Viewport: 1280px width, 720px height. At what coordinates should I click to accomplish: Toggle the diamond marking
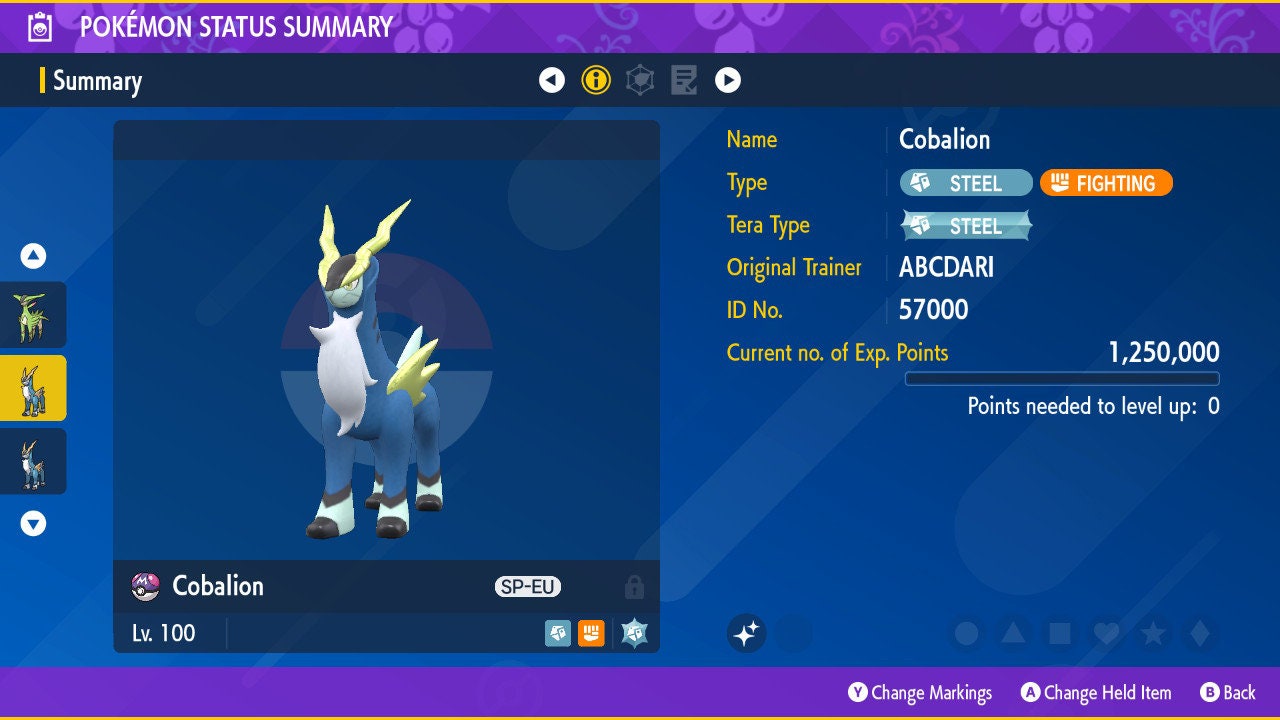1199,633
